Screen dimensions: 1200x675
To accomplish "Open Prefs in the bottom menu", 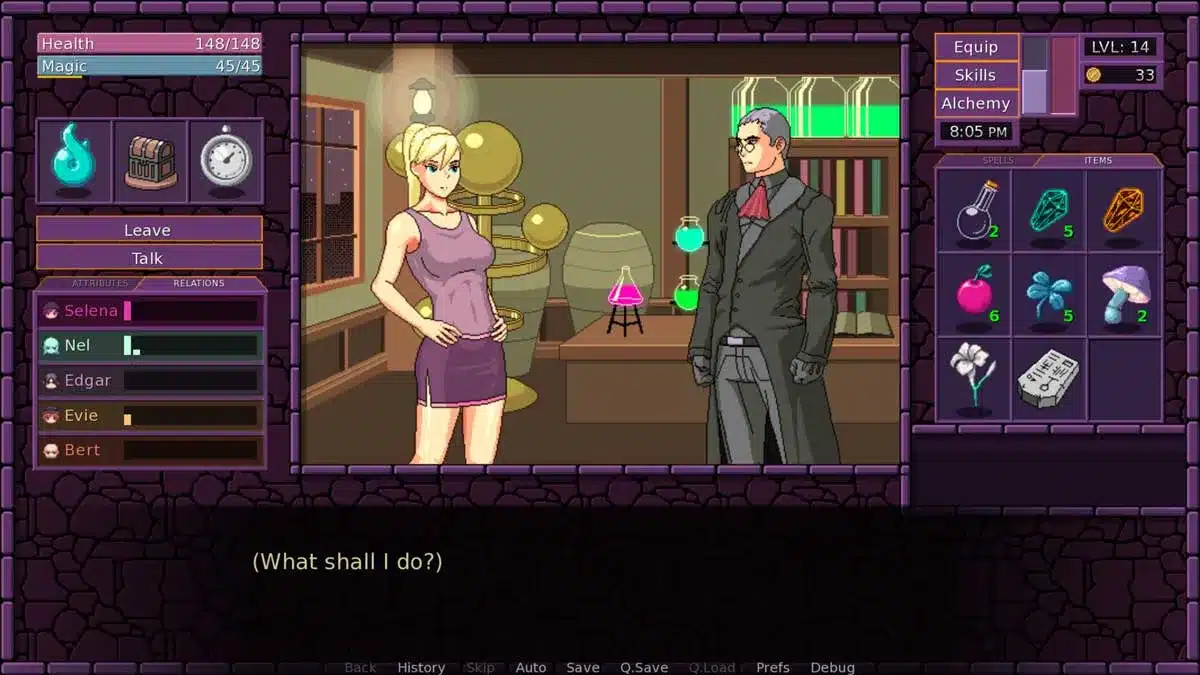I will point(773,667).
